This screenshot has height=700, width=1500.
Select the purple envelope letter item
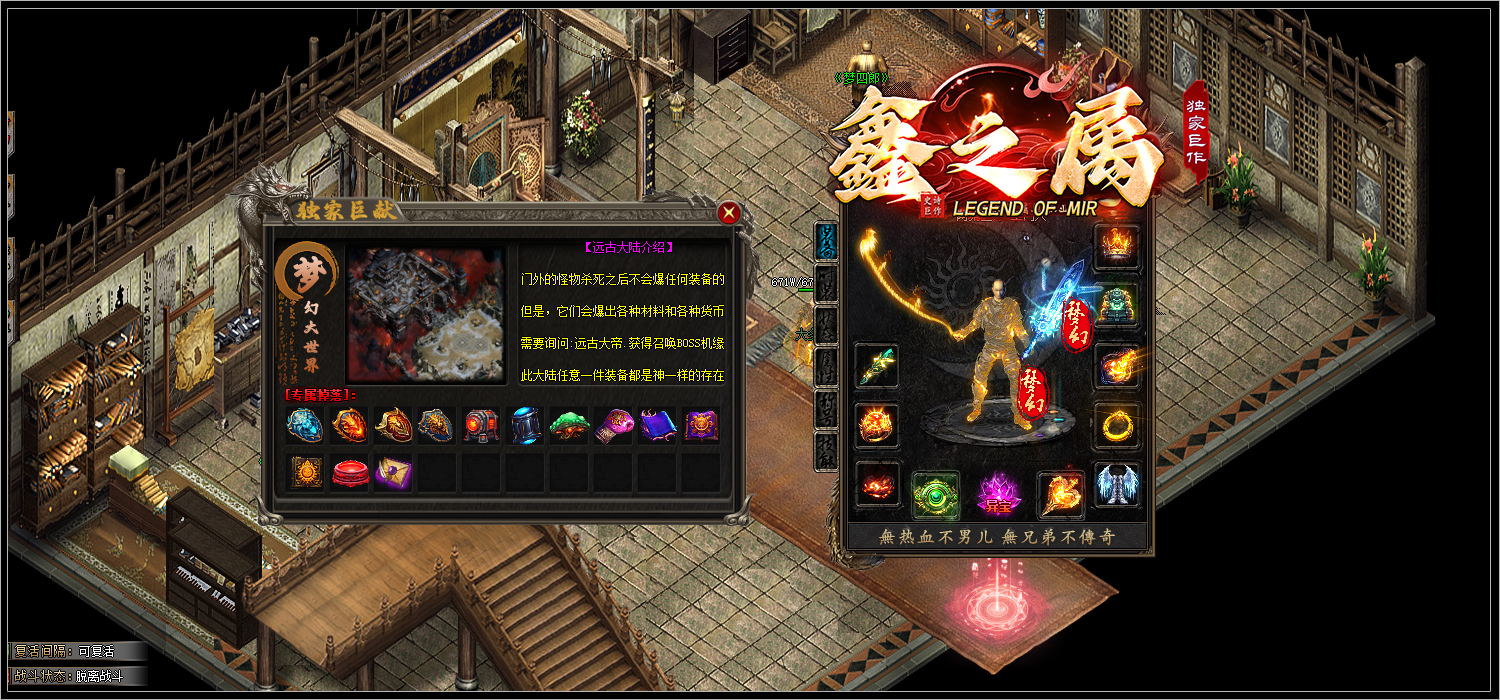click(x=393, y=472)
